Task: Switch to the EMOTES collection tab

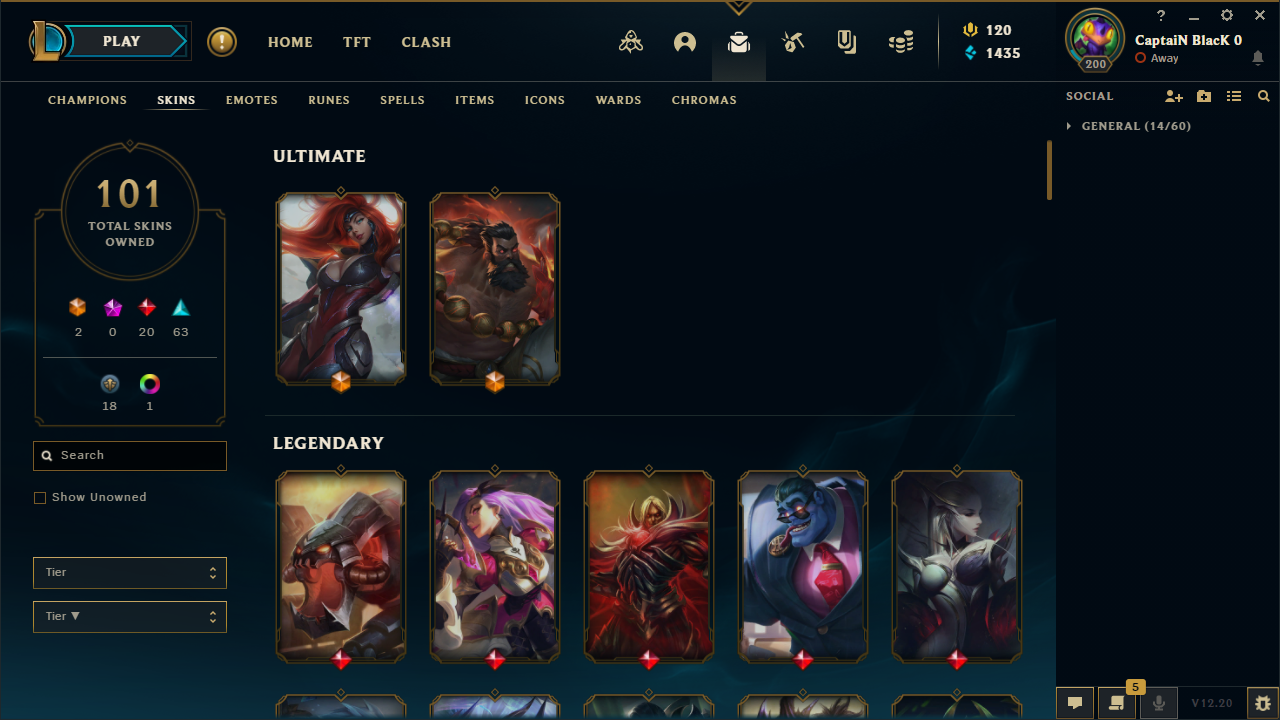Action: (252, 100)
